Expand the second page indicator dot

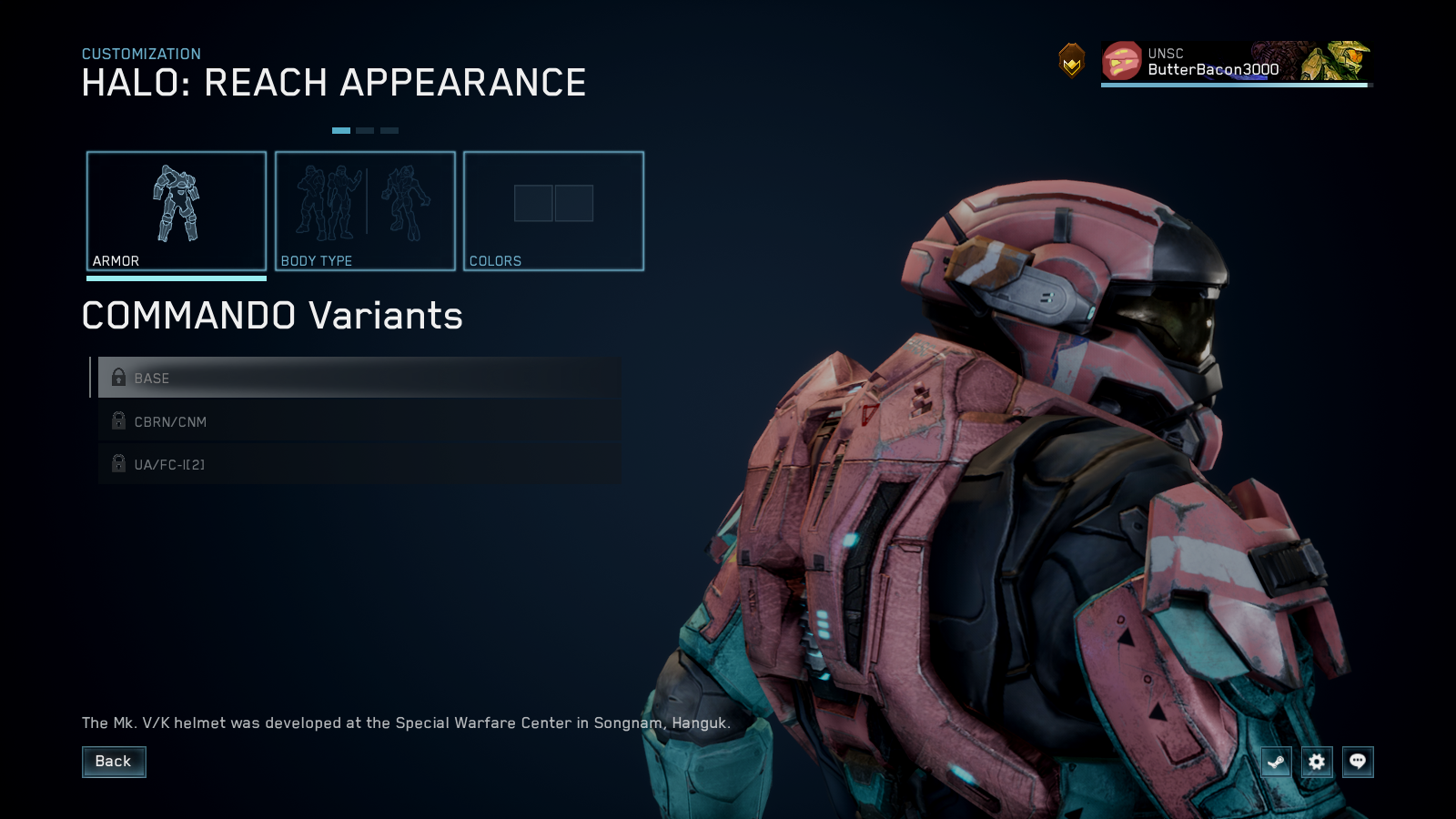[x=367, y=130]
